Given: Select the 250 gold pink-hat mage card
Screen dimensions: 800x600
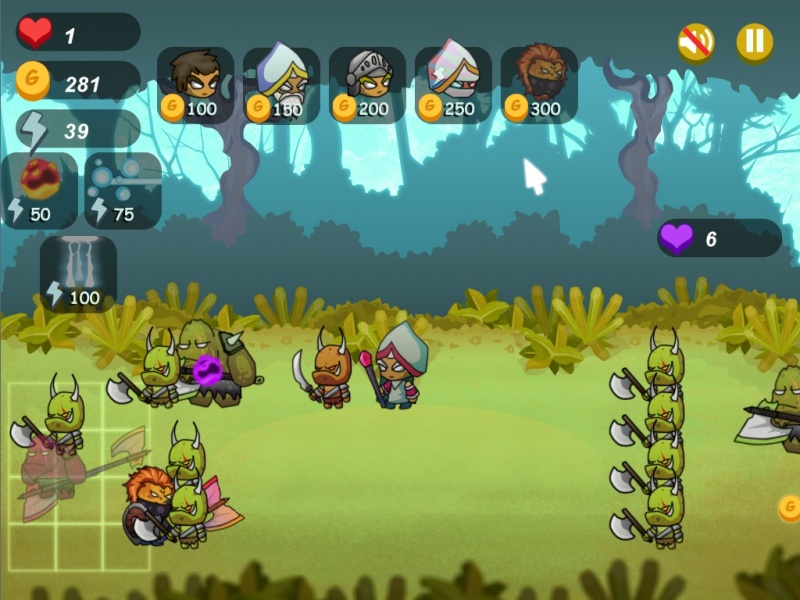Looking at the screenshot, I should 453,84.
